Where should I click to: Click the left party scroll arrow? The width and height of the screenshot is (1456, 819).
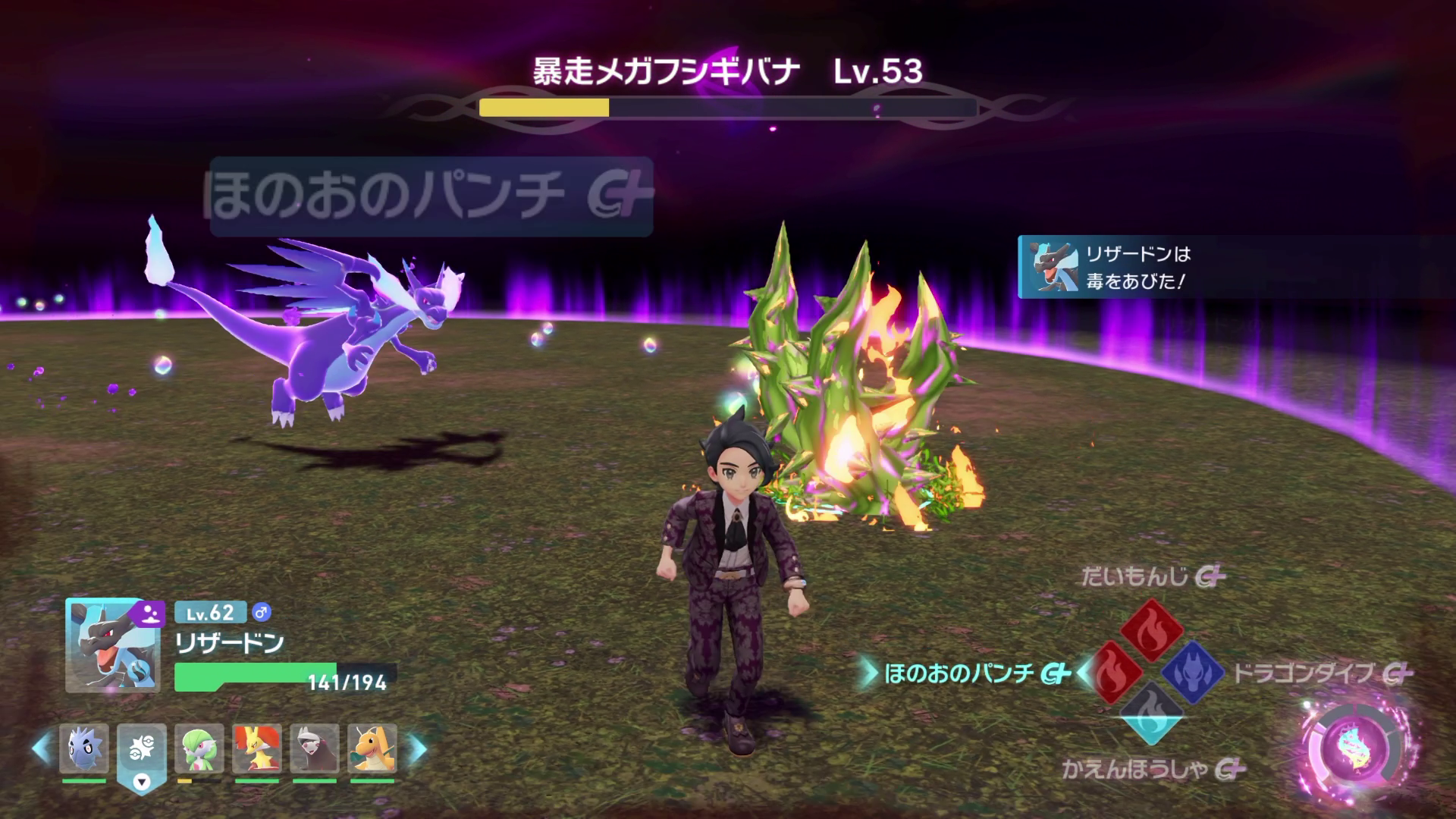point(42,748)
